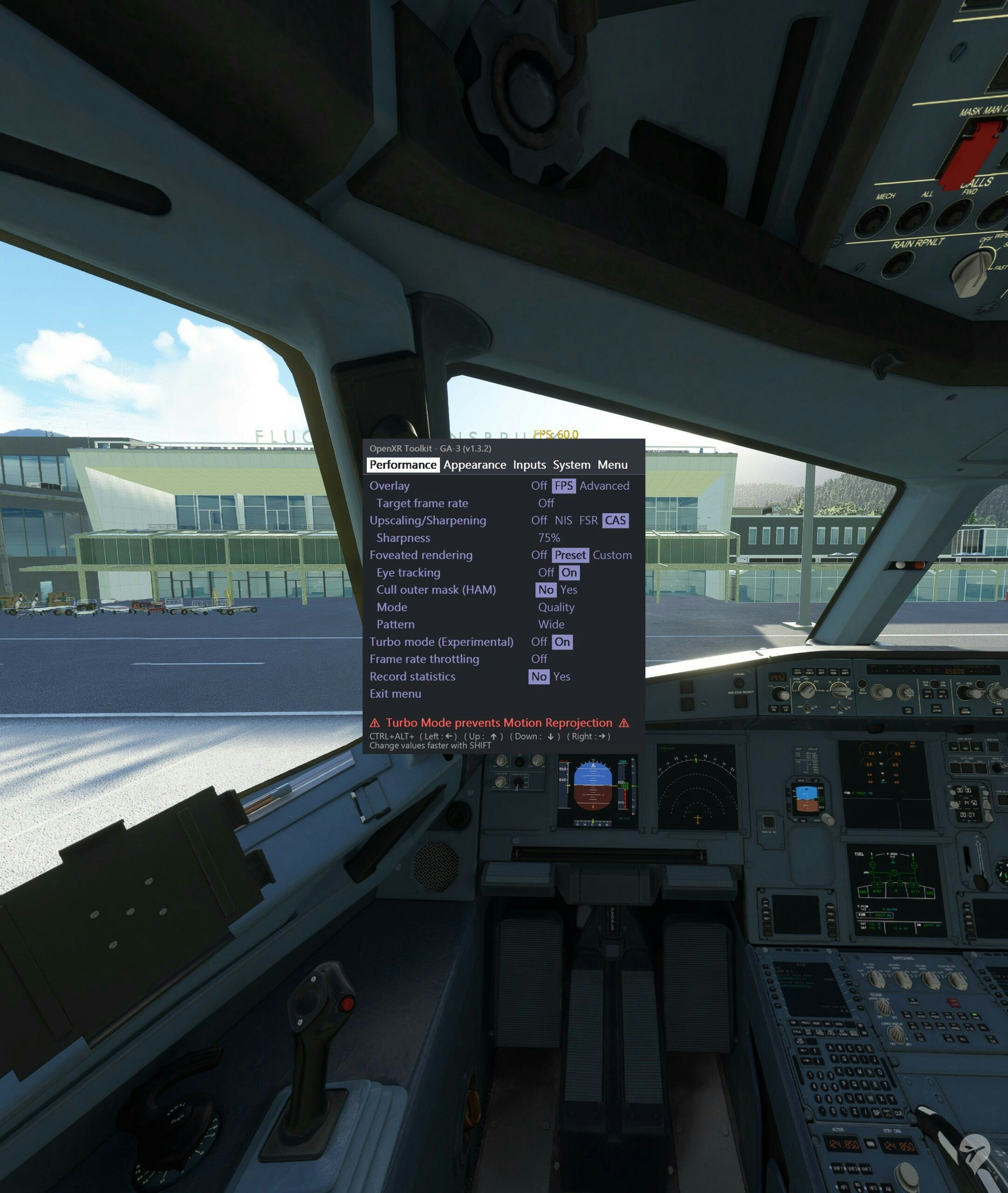Set Foveated rendering to Custom
The height and width of the screenshot is (1193, 1008).
(612, 555)
